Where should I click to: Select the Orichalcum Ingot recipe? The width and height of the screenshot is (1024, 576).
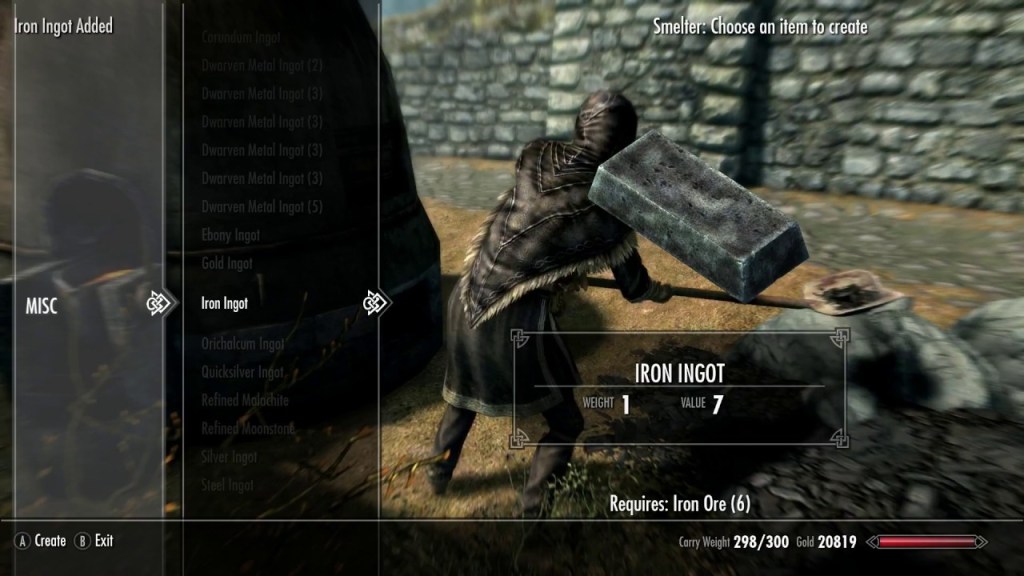point(243,344)
